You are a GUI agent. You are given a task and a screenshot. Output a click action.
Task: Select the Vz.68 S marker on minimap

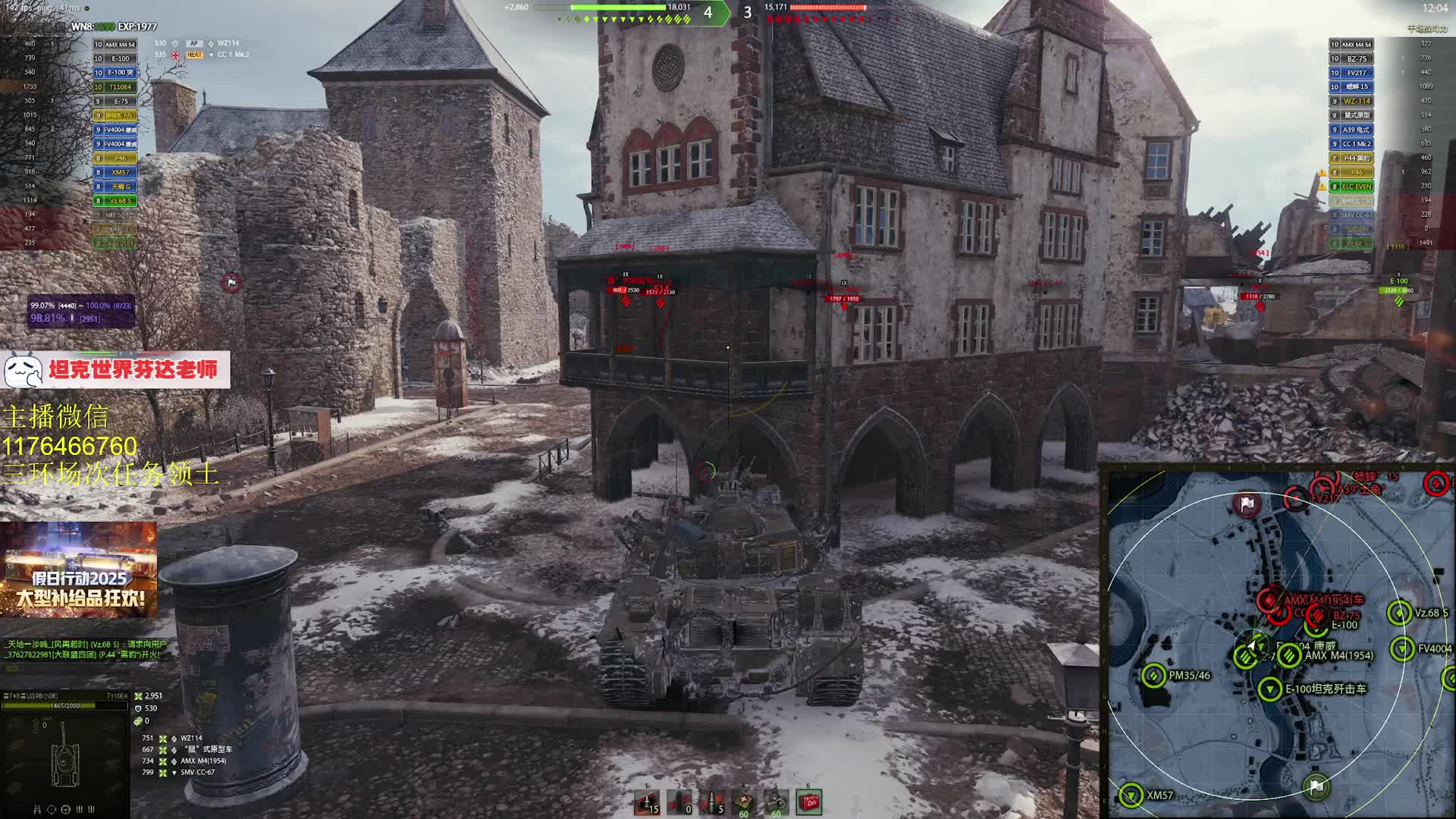tap(1399, 613)
